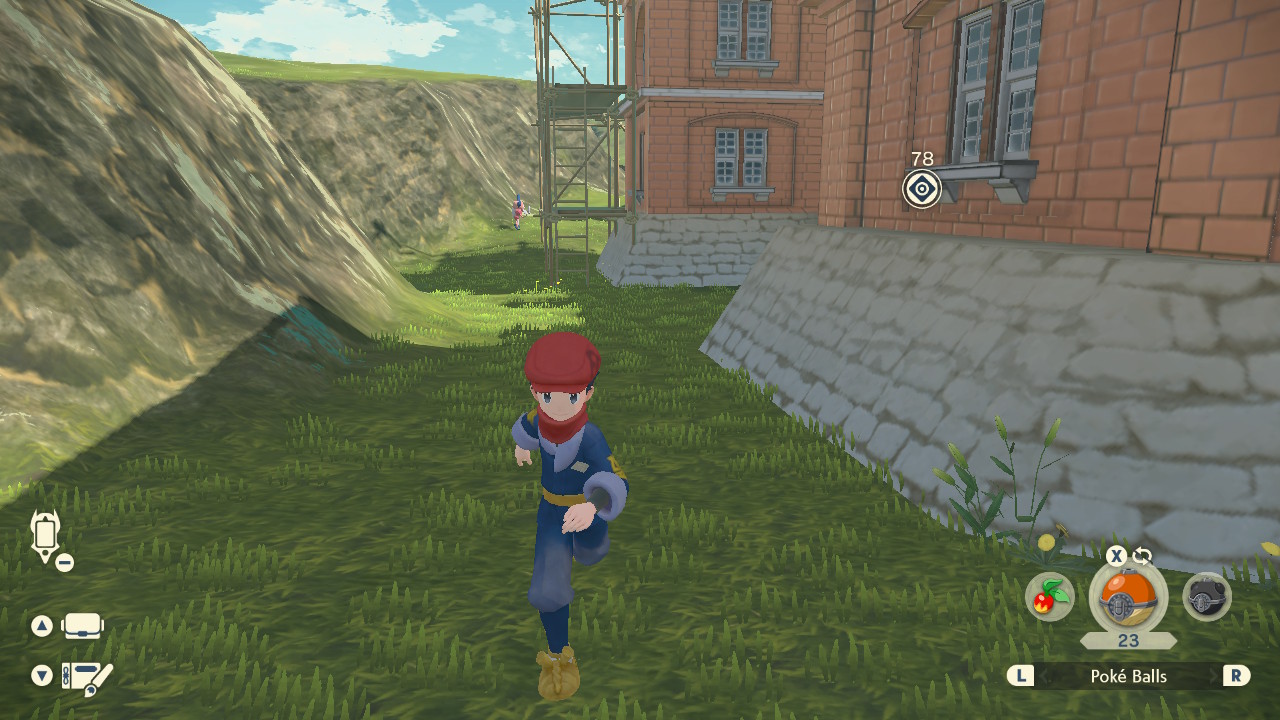Click the Poké Balls category label bar

[1128, 676]
